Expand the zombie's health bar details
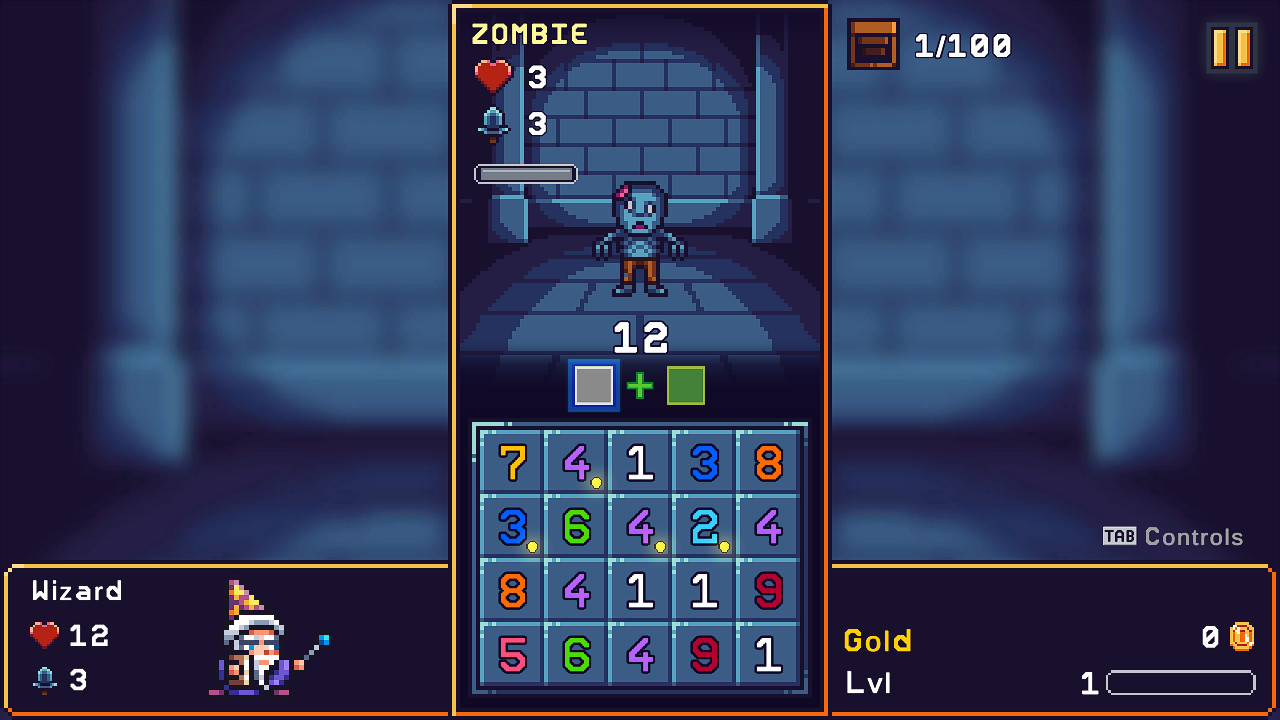The image size is (1280, 720). pos(525,173)
